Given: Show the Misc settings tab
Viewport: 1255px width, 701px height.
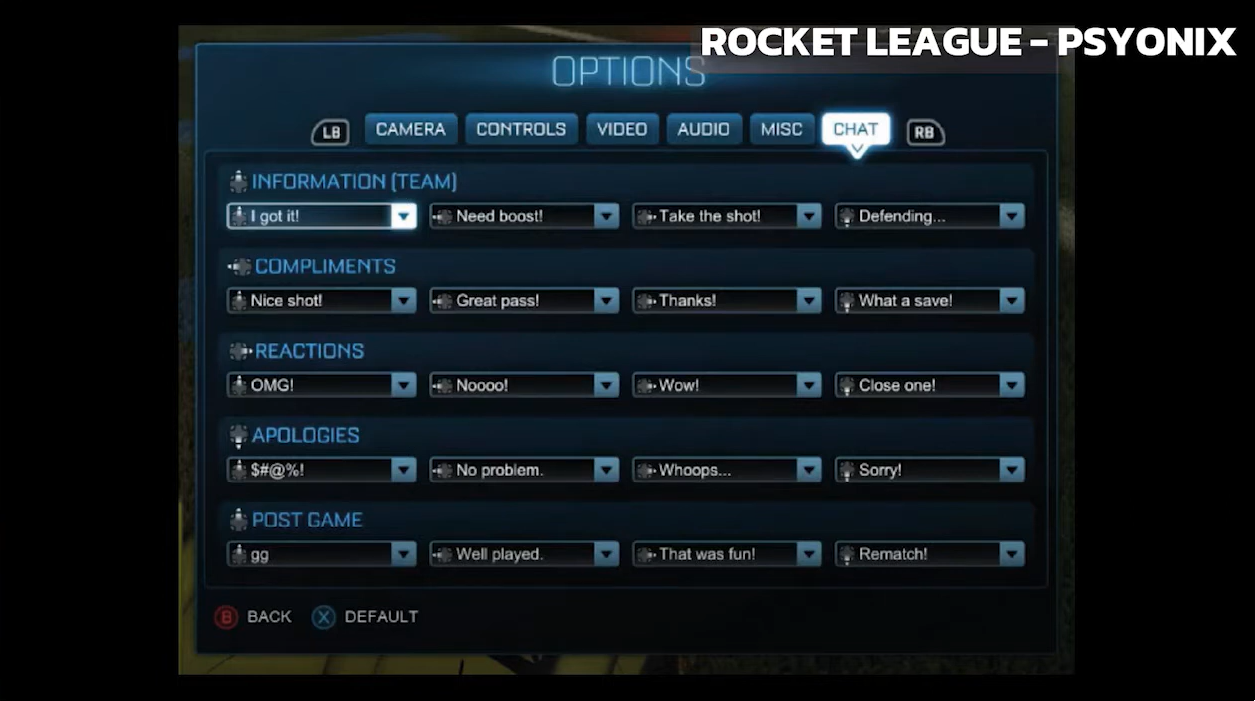Looking at the screenshot, I should pos(781,129).
